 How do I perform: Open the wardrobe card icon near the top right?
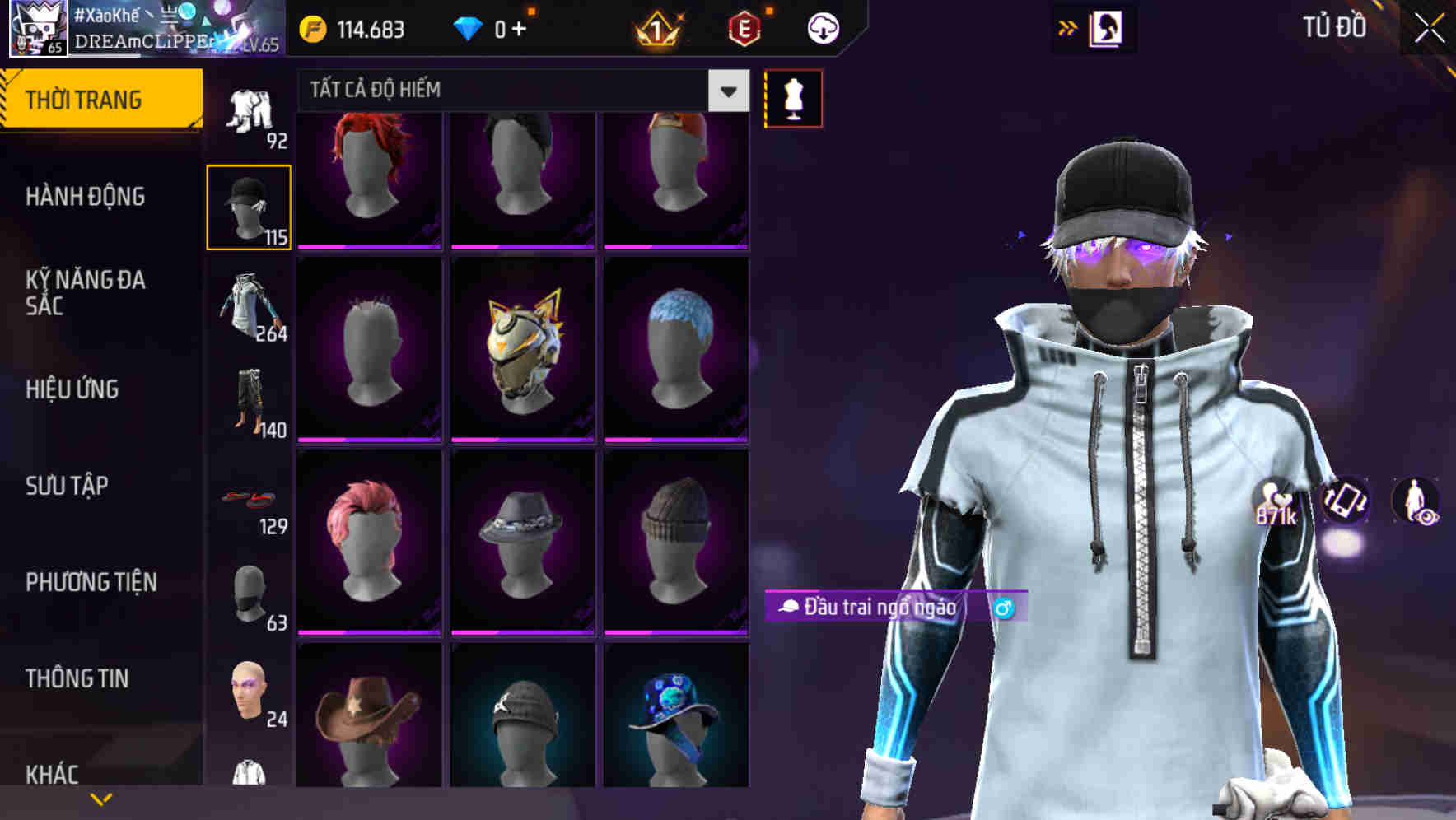pos(1108,27)
